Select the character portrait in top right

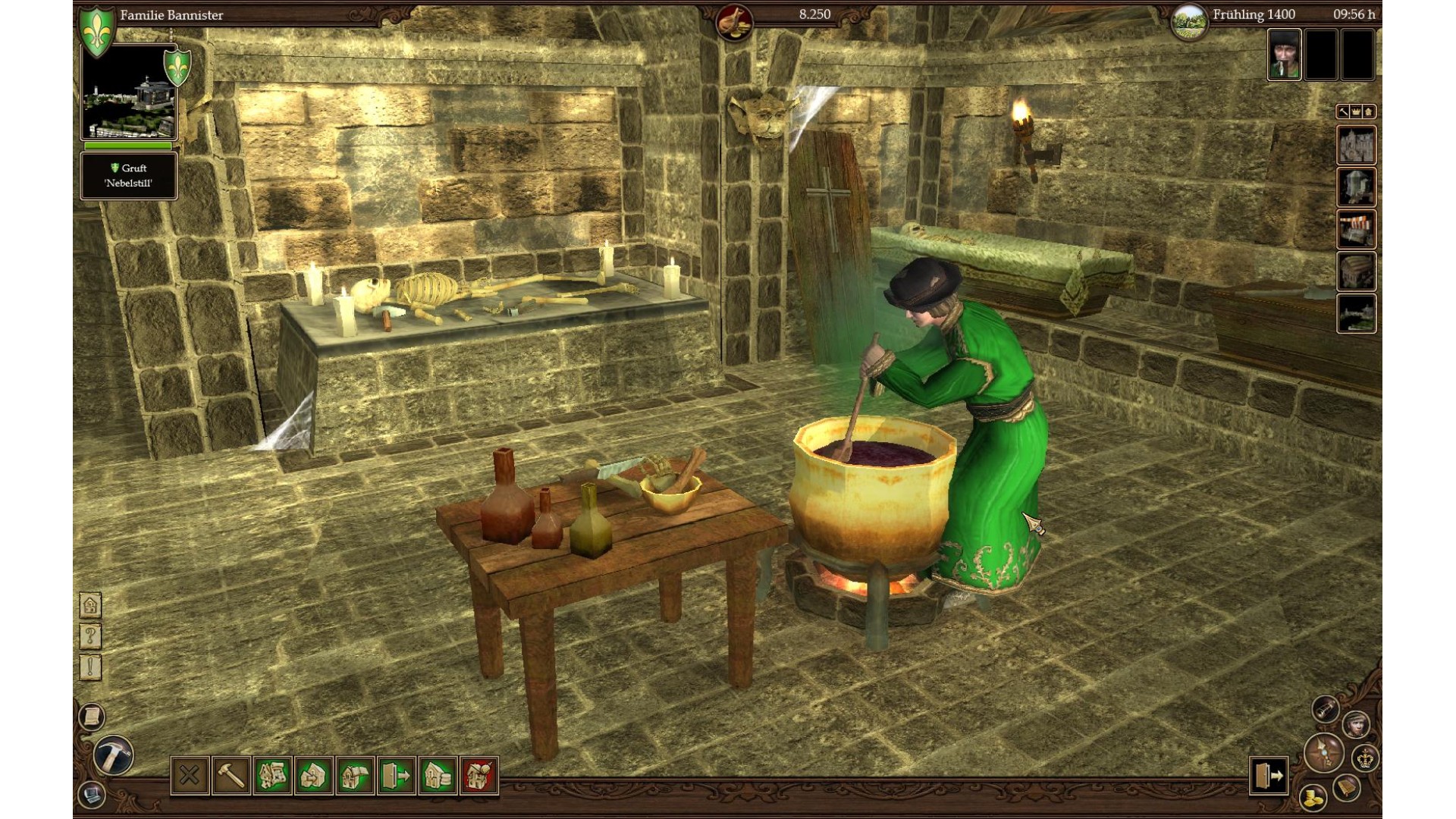(x=1284, y=55)
